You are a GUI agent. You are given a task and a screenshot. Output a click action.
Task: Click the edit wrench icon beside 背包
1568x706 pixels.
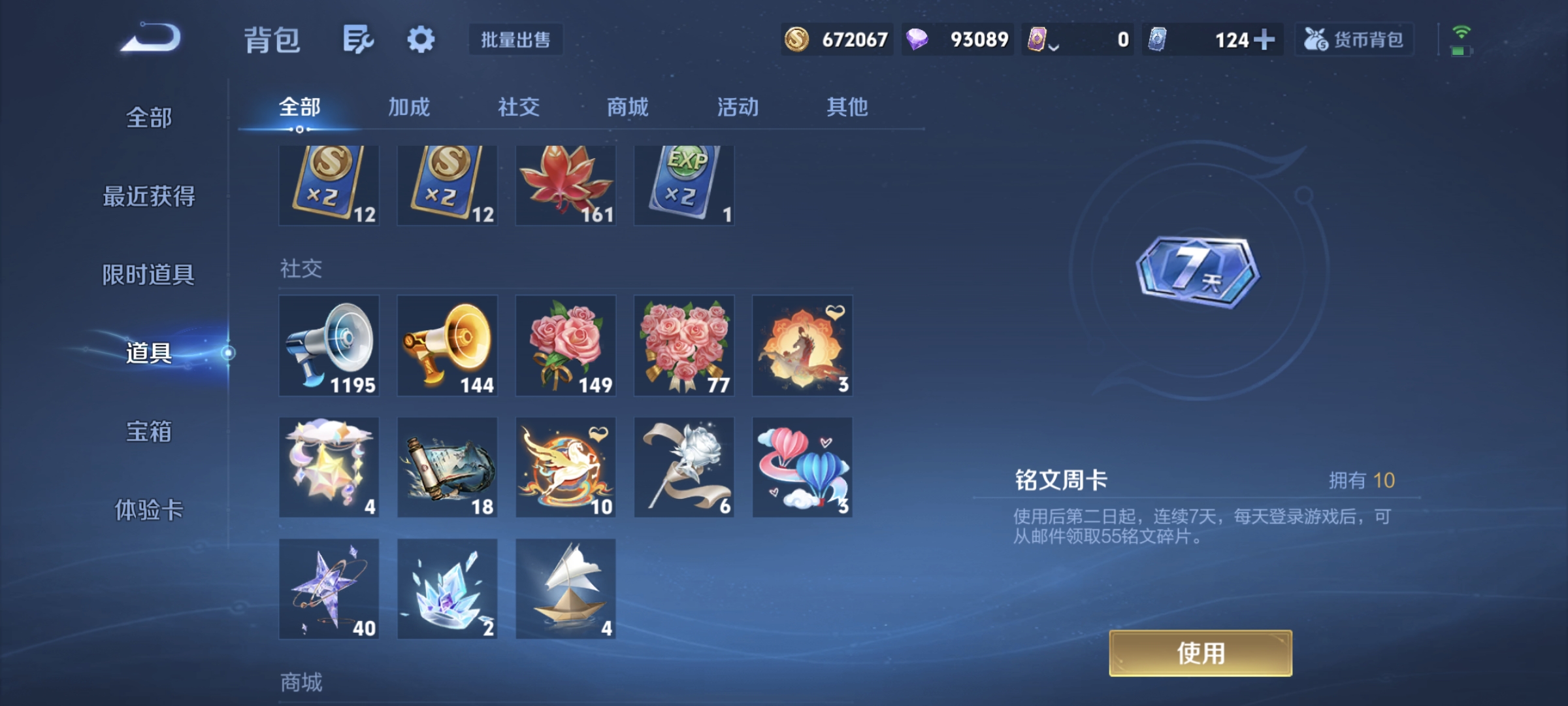[356, 39]
